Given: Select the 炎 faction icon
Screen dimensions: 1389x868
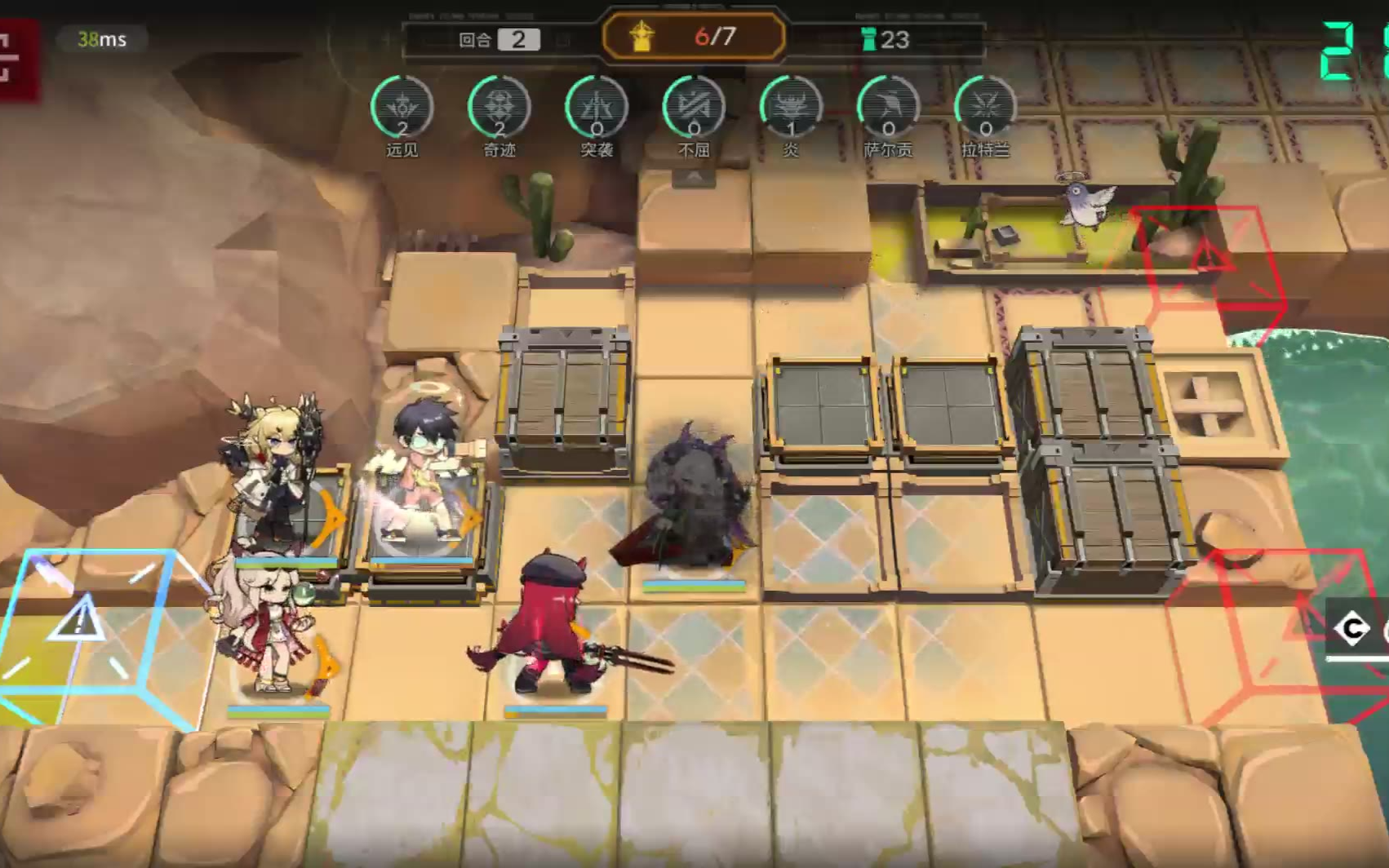Looking at the screenshot, I should coord(791,108).
